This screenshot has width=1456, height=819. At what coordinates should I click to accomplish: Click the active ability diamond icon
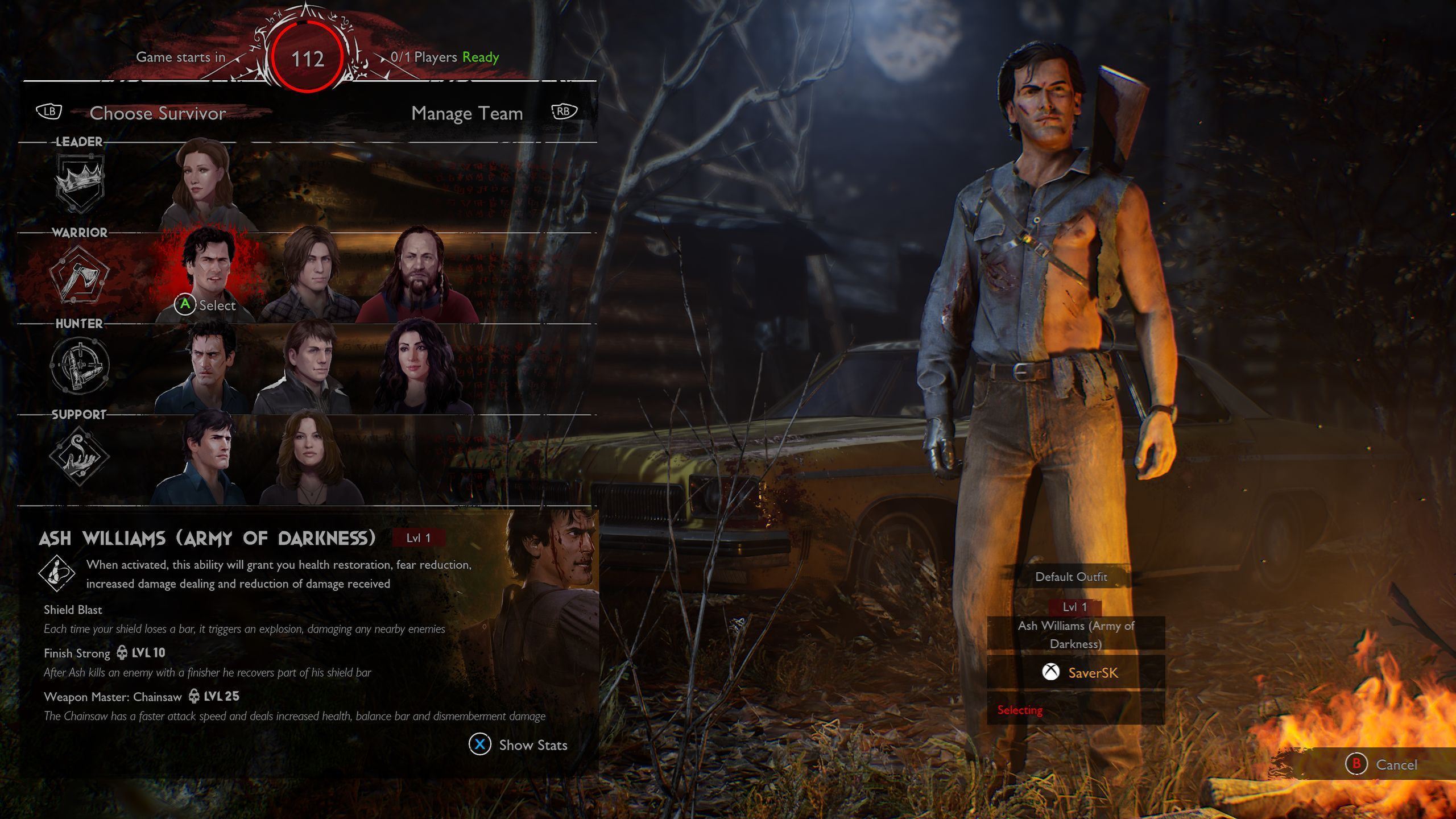tap(56, 573)
